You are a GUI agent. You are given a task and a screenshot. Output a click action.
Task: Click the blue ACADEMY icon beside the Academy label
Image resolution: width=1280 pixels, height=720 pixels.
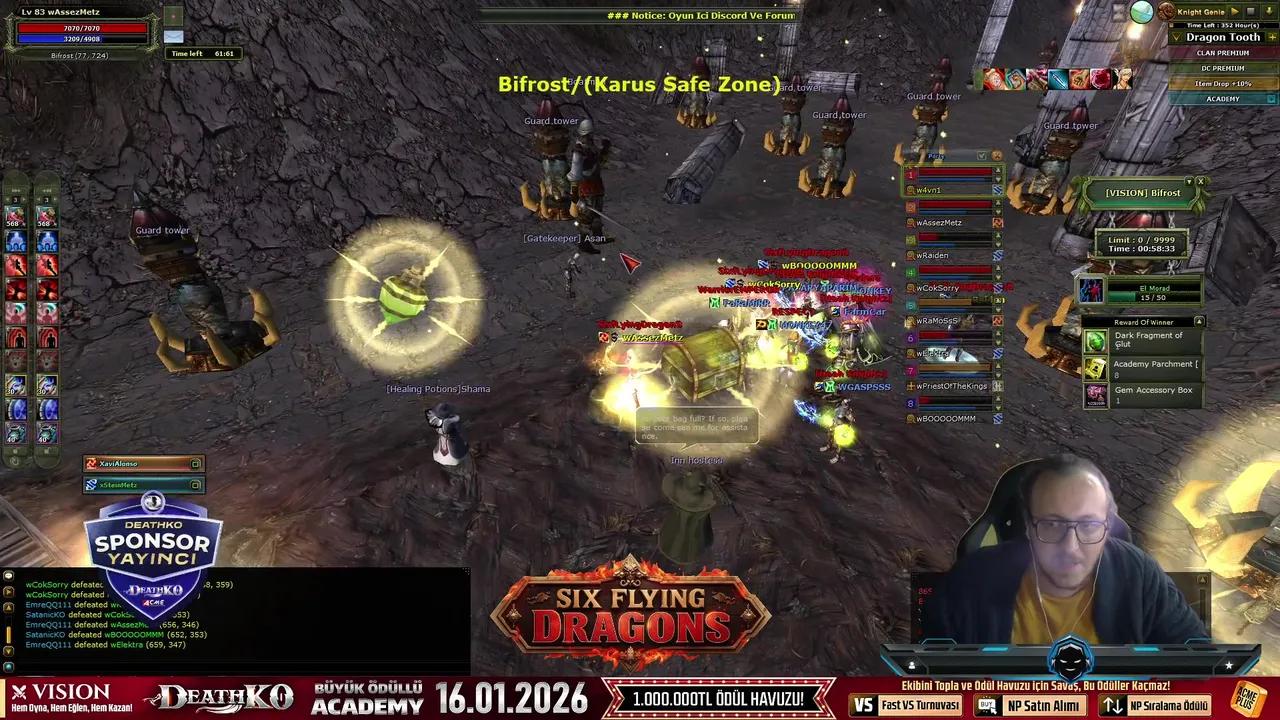click(x=1269, y=98)
